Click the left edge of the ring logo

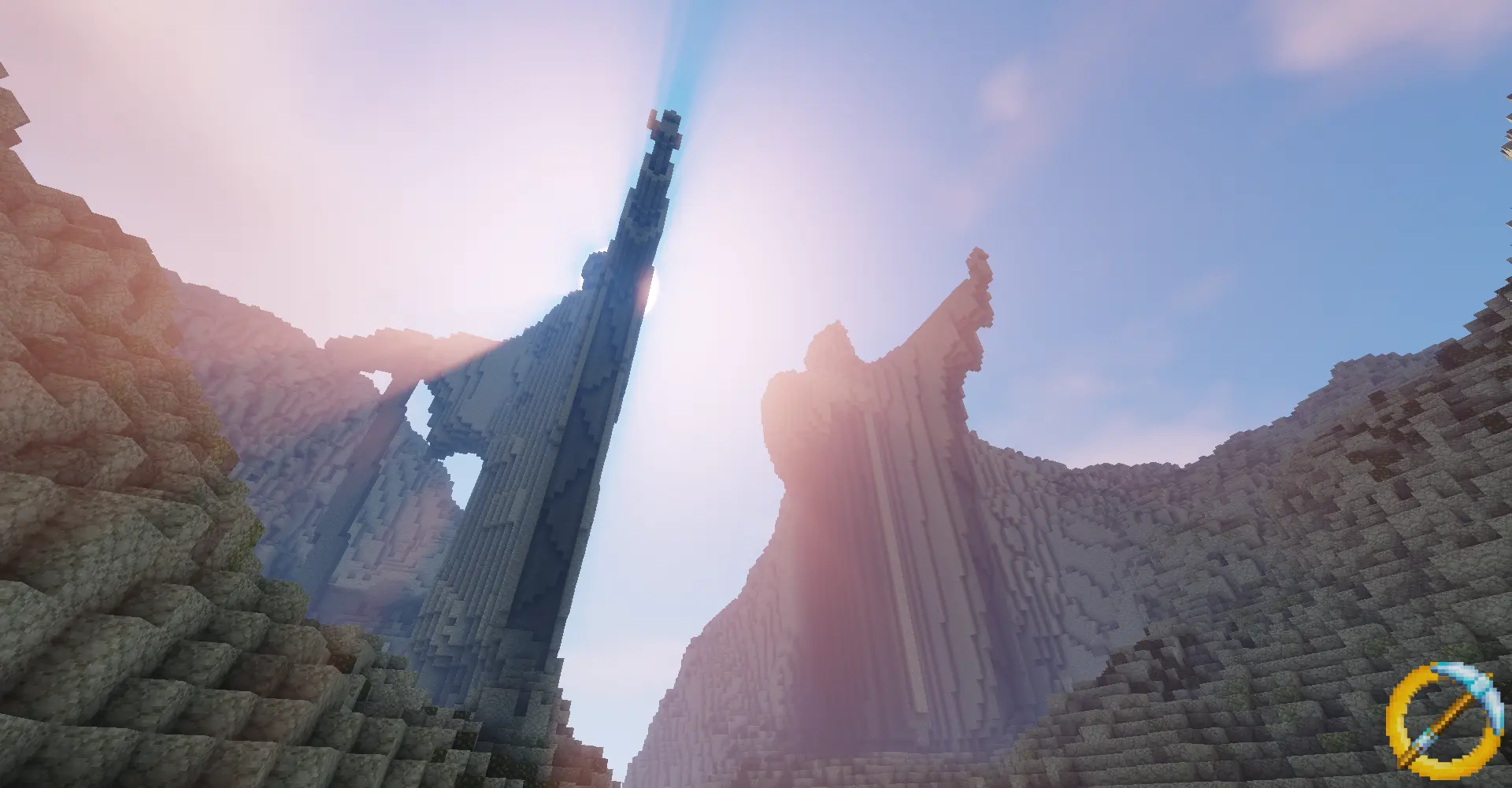click(1394, 720)
